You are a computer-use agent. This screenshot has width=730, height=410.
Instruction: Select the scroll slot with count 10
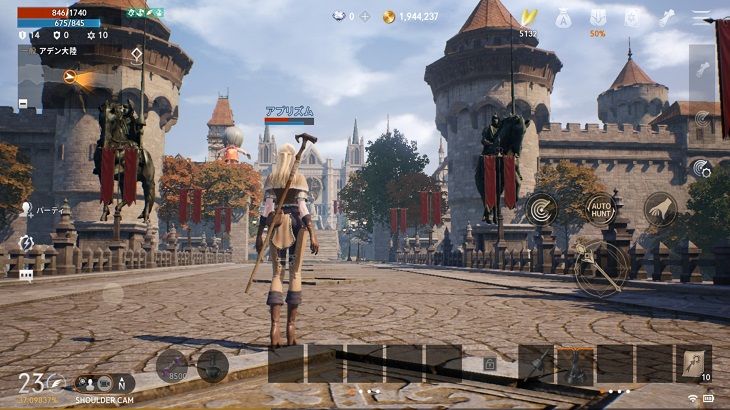pyautogui.click(x=694, y=364)
